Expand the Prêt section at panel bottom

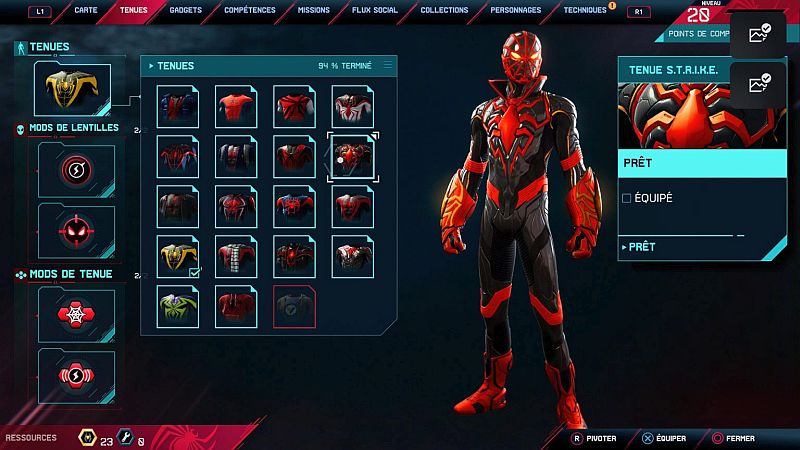pyautogui.click(x=640, y=247)
